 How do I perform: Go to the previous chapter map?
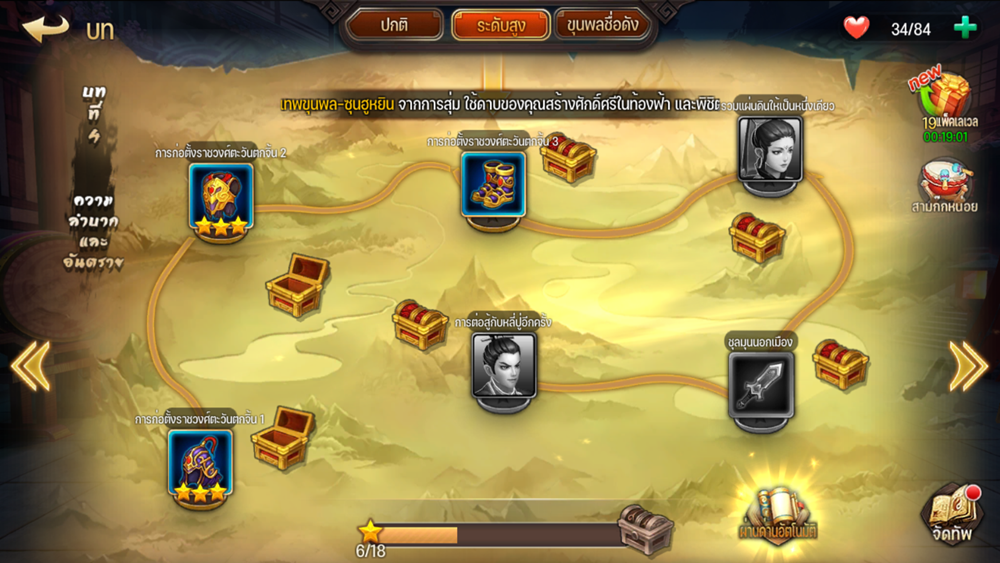point(30,365)
